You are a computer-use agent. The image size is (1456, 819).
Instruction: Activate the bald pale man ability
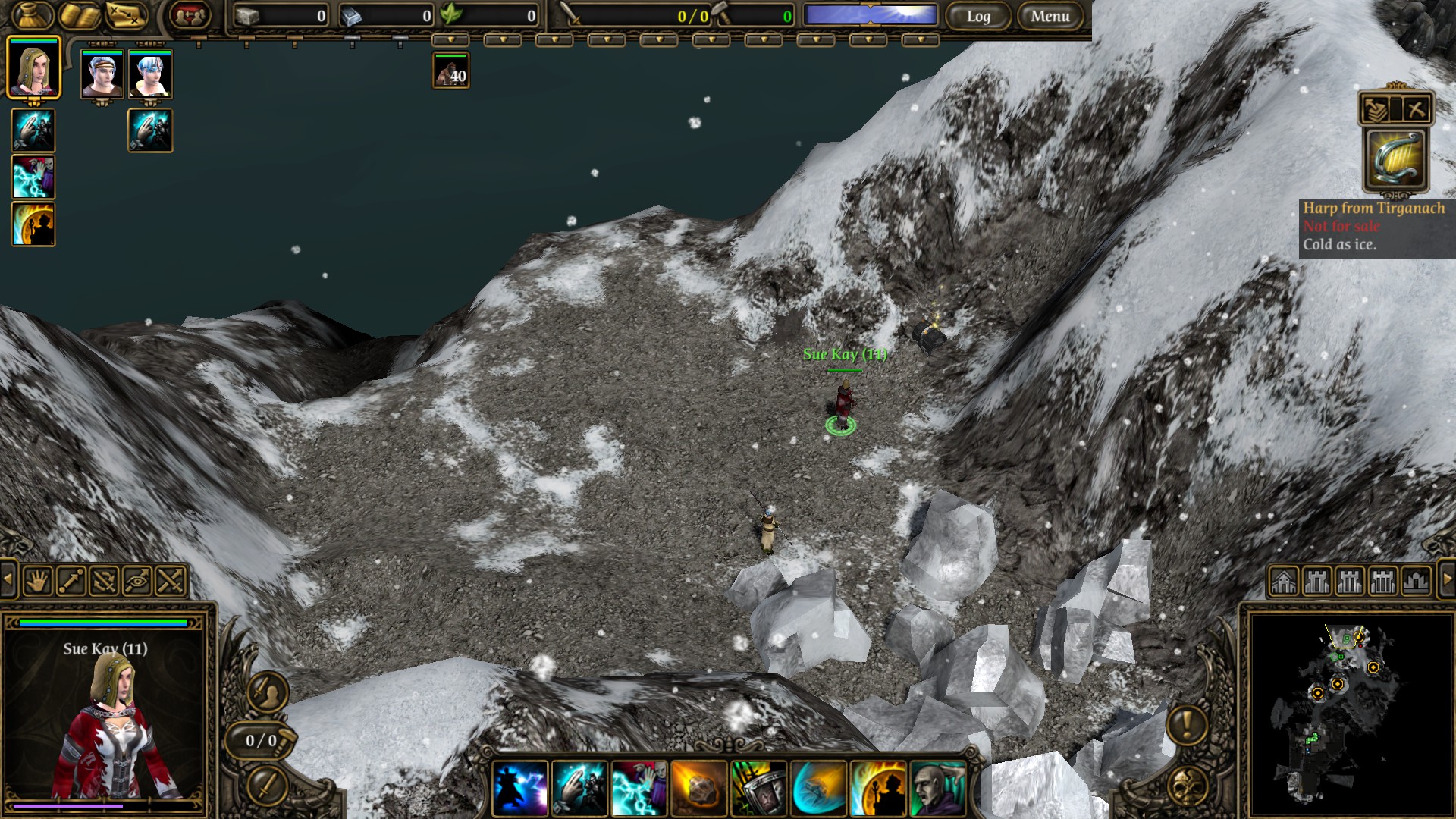point(937,789)
